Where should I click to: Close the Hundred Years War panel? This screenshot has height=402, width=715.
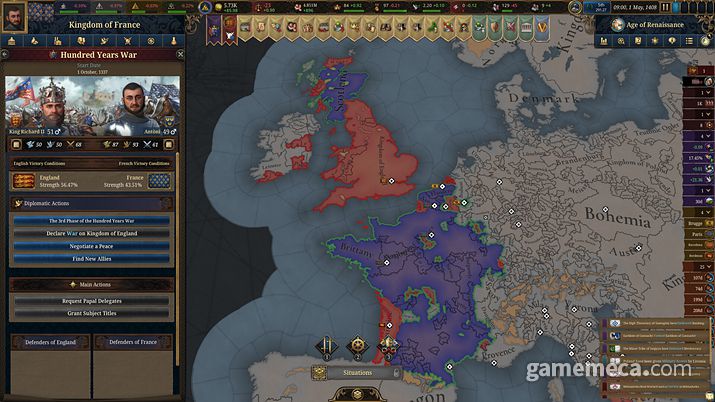180,55
